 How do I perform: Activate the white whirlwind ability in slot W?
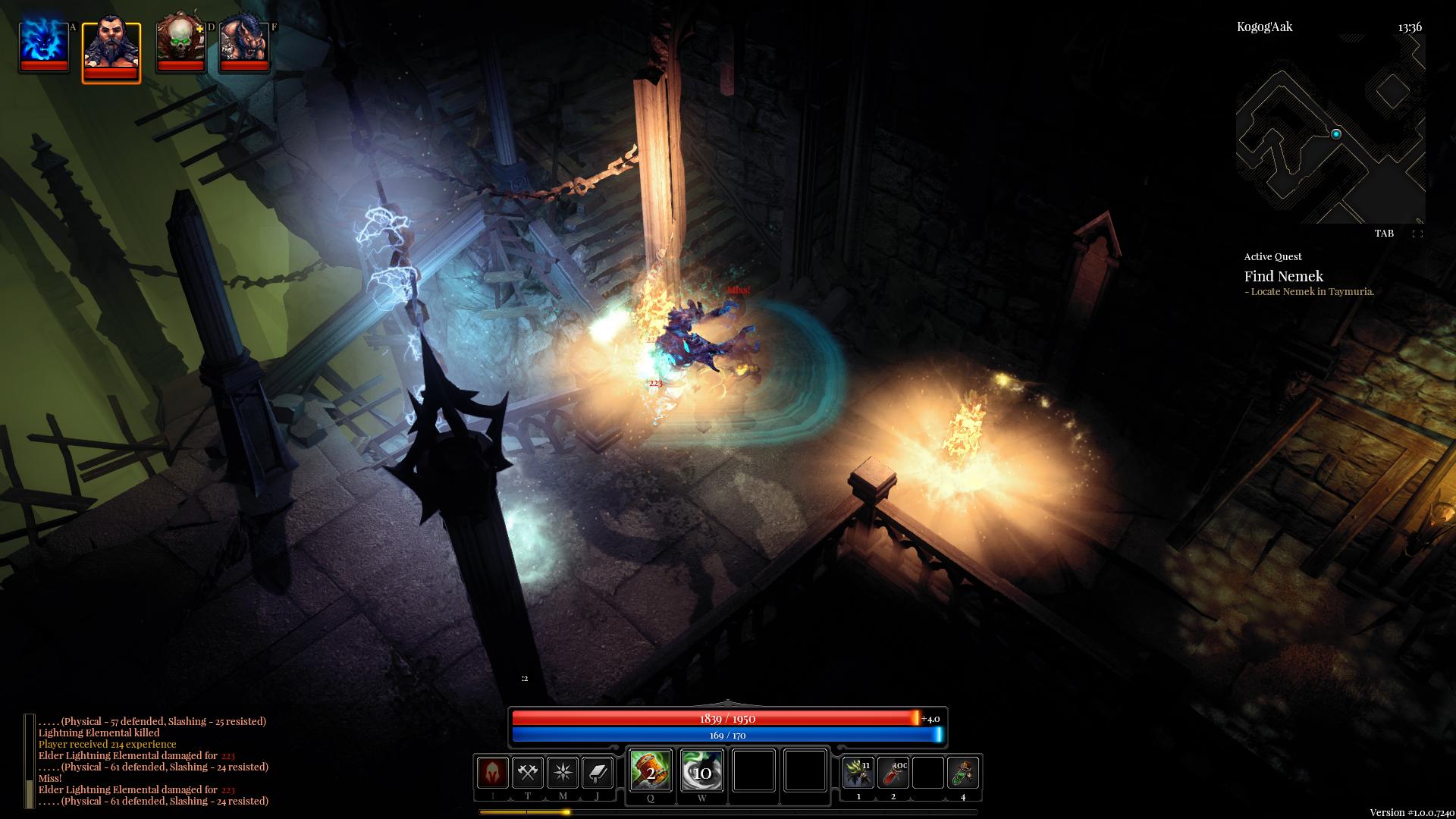tap(702, 770)
